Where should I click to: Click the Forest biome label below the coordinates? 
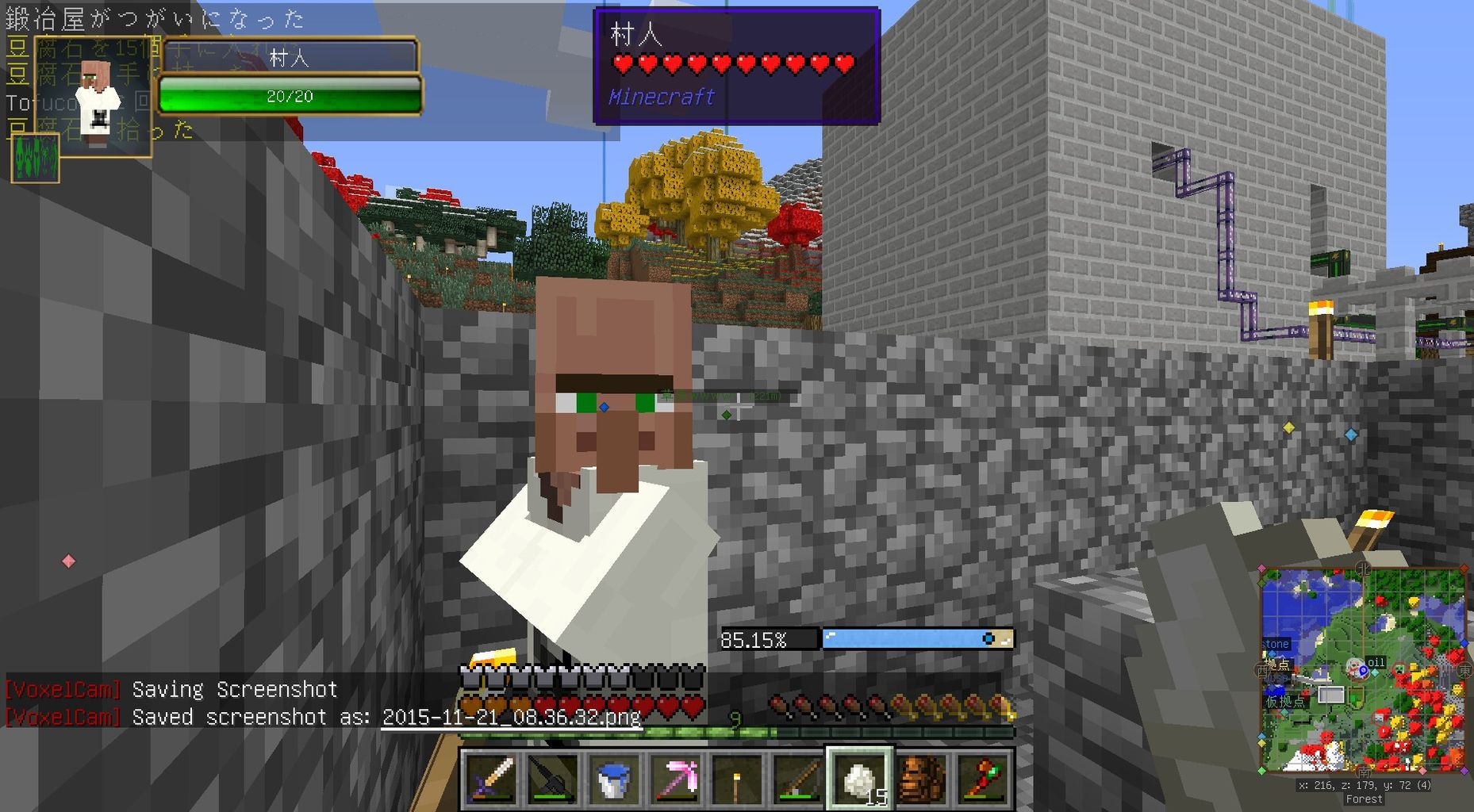tap(1364, 799)
